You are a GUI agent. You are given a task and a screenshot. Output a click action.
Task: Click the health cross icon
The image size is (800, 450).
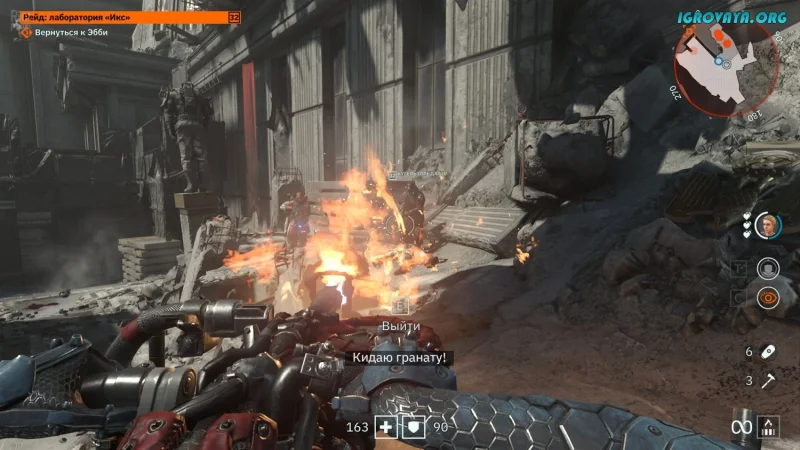pyautogui.click(x=386, y=427)
